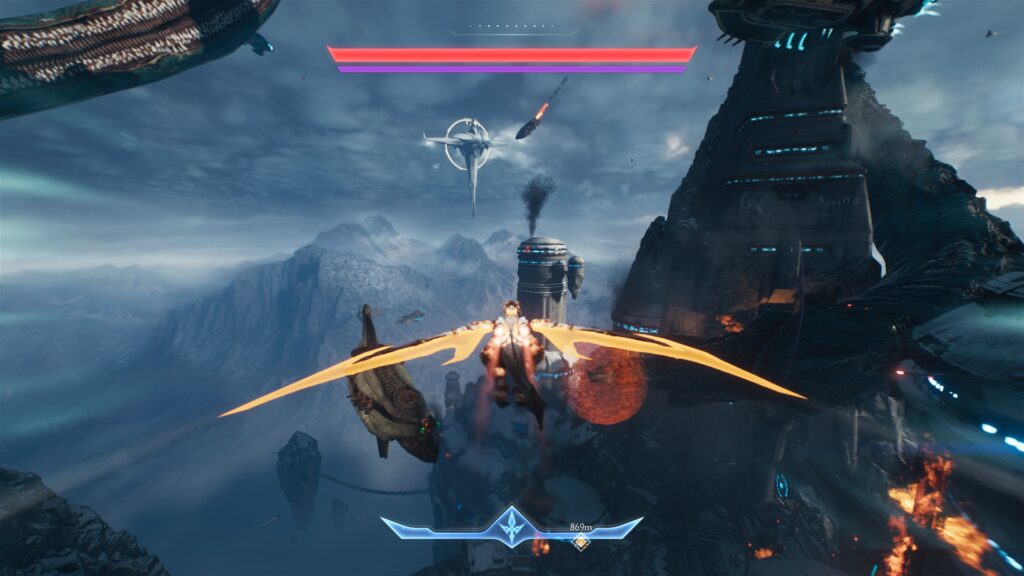Click the blue crest emblem on the compass bar

512,526
